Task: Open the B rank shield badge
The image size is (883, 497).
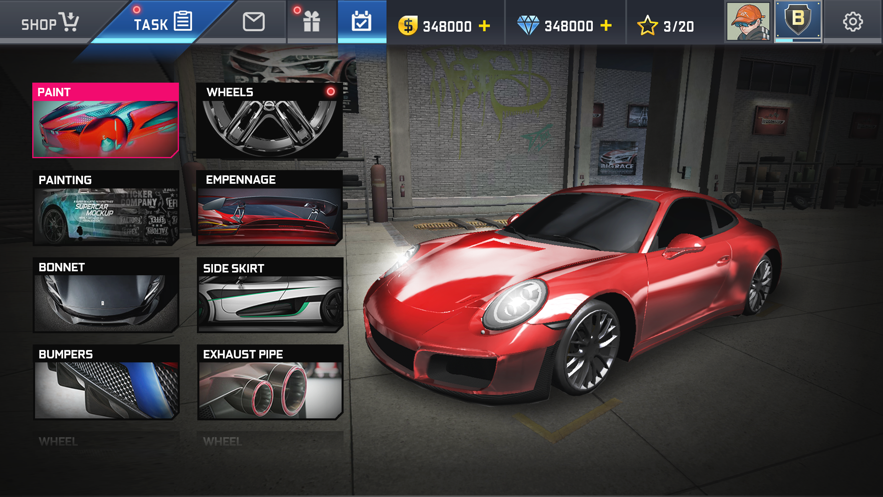Action: pyautogui.click(x=798, y=21)
